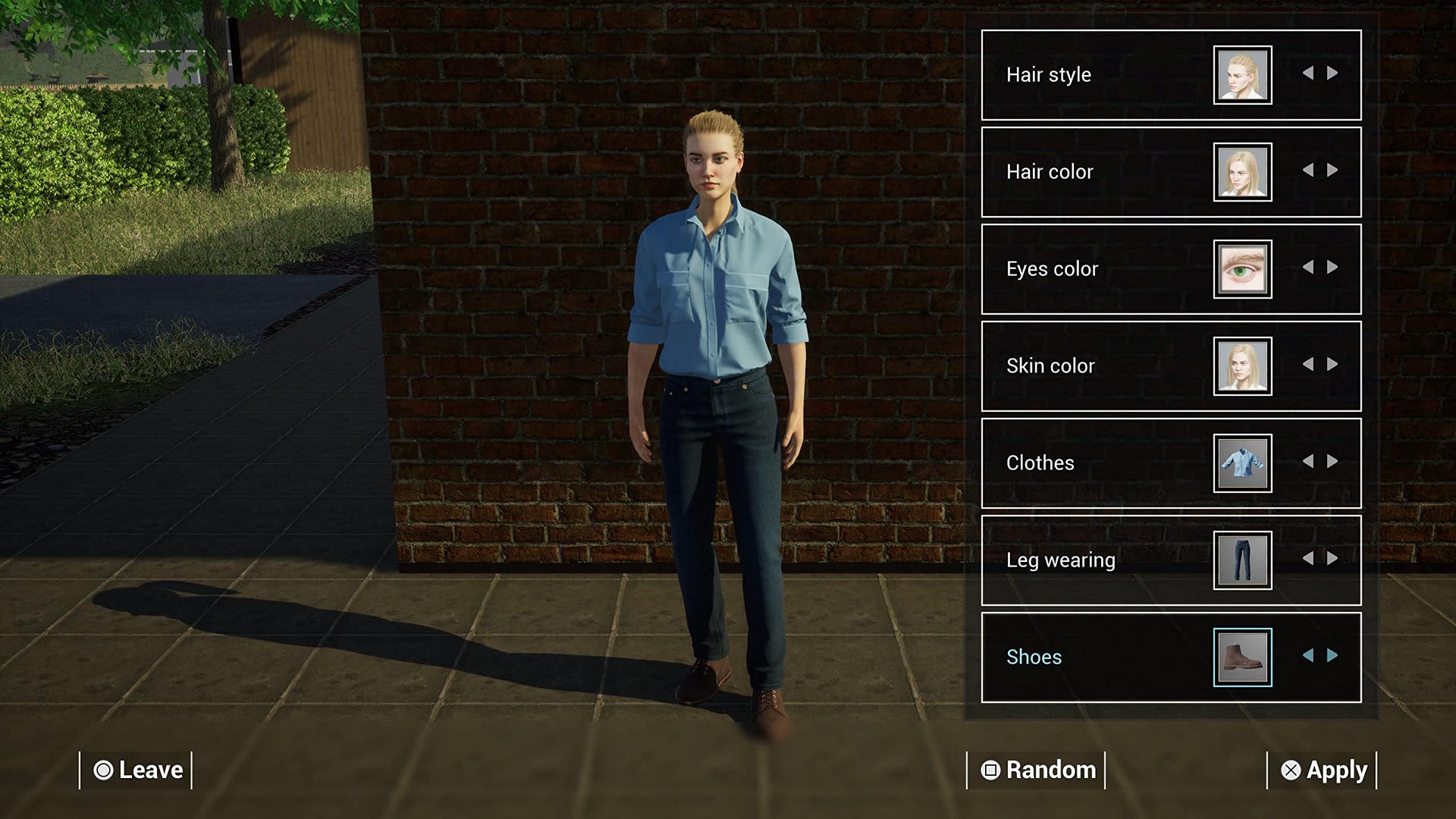This screenshot has height=819, width=1456.
Task: Switch to previous Leg wearing option
Action: (1308, 559)
